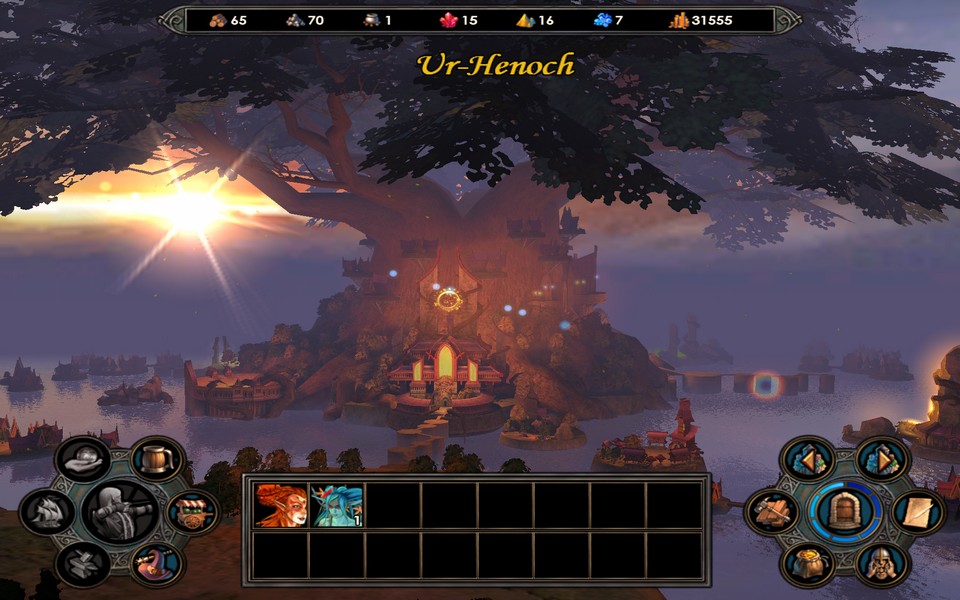Open the gold sack treasury icon
This screenshot has height=600, width=960.
806,563
